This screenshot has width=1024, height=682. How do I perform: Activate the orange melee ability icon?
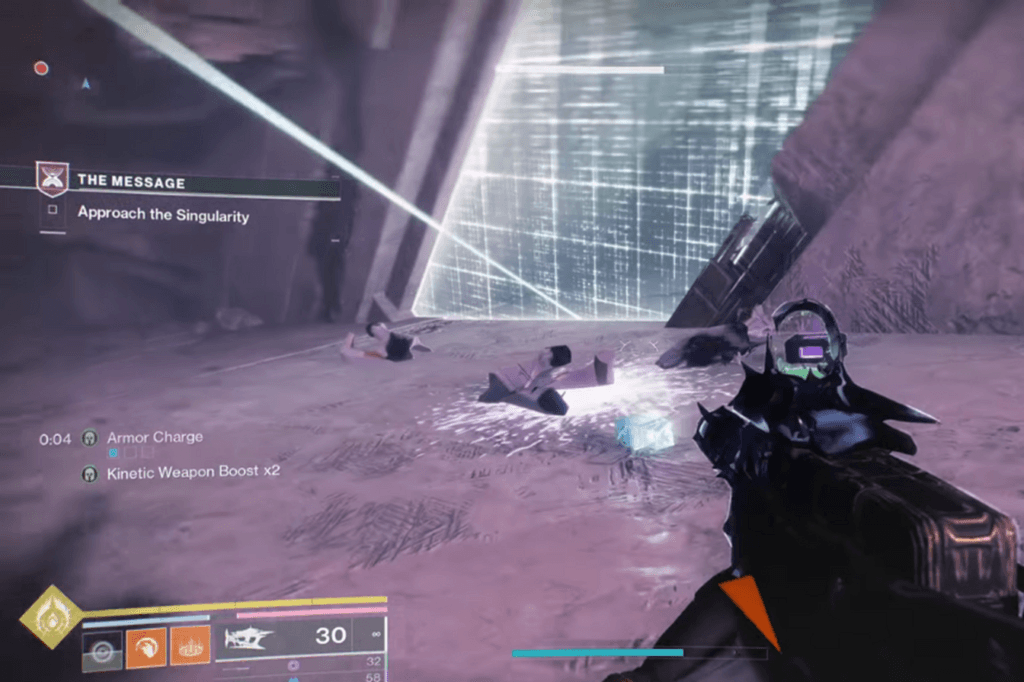coord(146,648)
